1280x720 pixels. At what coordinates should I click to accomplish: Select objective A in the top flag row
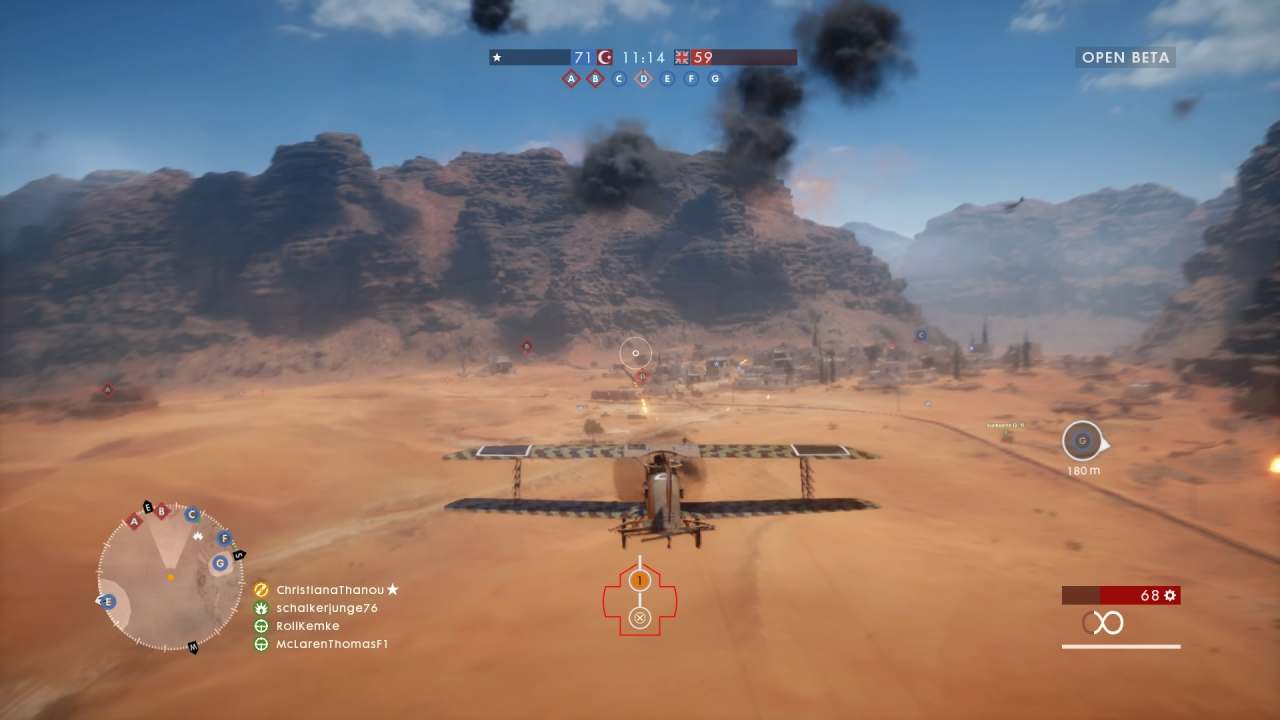[x=571, y=78]
